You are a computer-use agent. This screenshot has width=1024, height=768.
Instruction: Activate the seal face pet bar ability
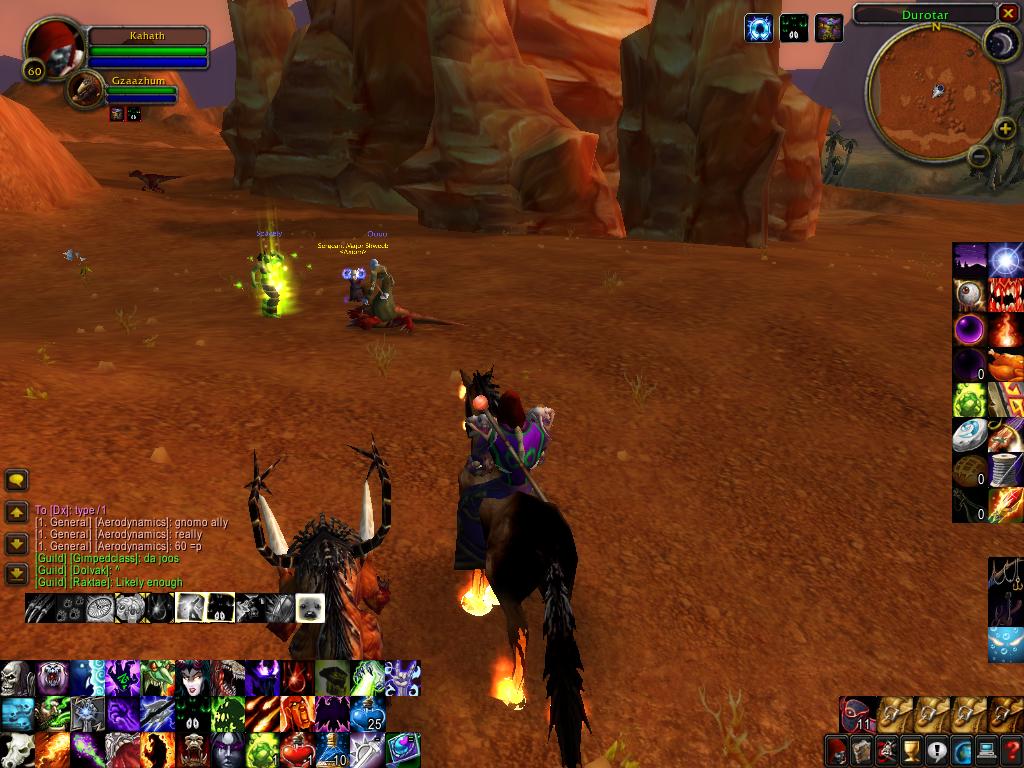309,607
